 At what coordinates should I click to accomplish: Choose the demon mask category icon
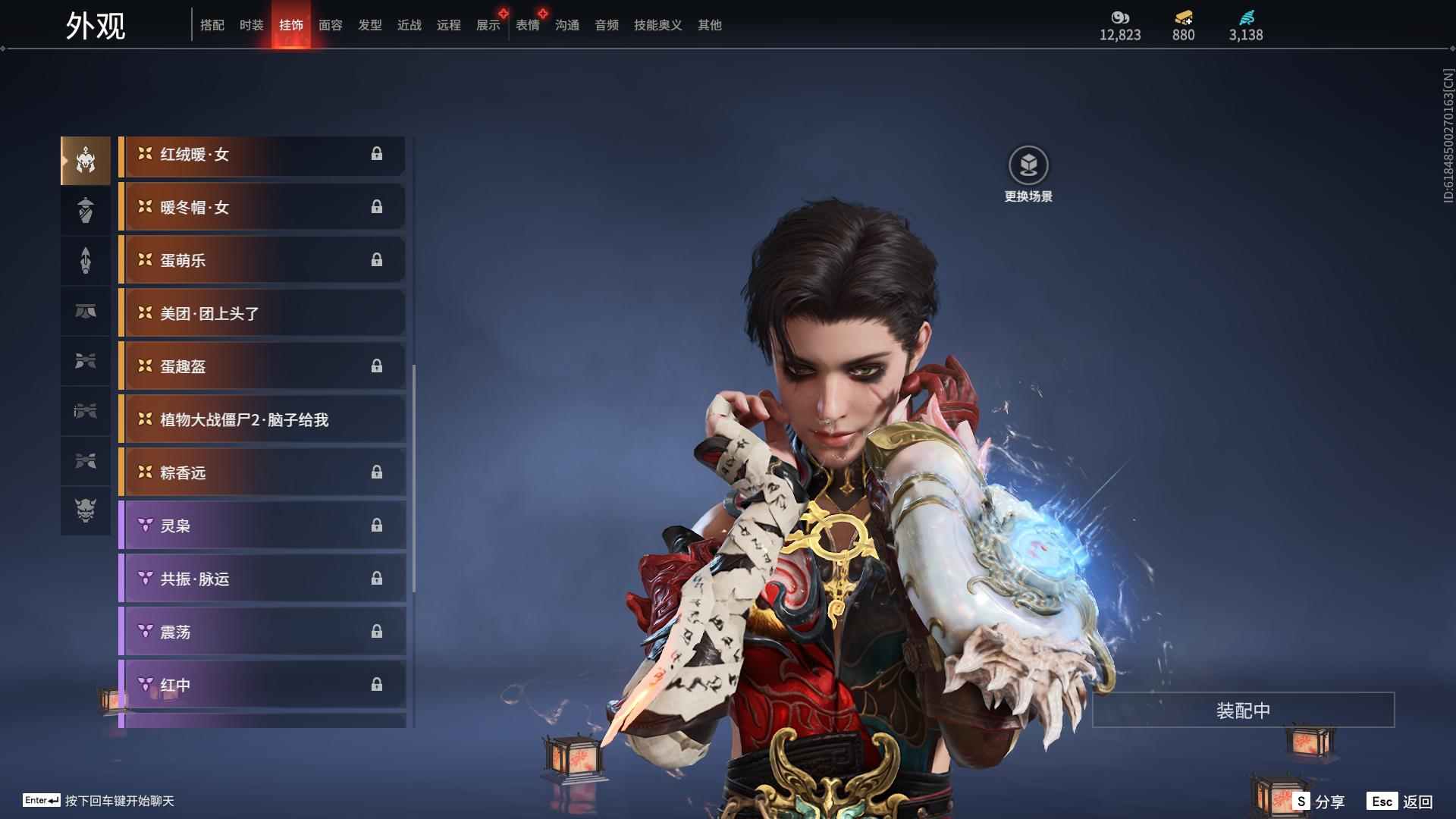coord(86,510)
